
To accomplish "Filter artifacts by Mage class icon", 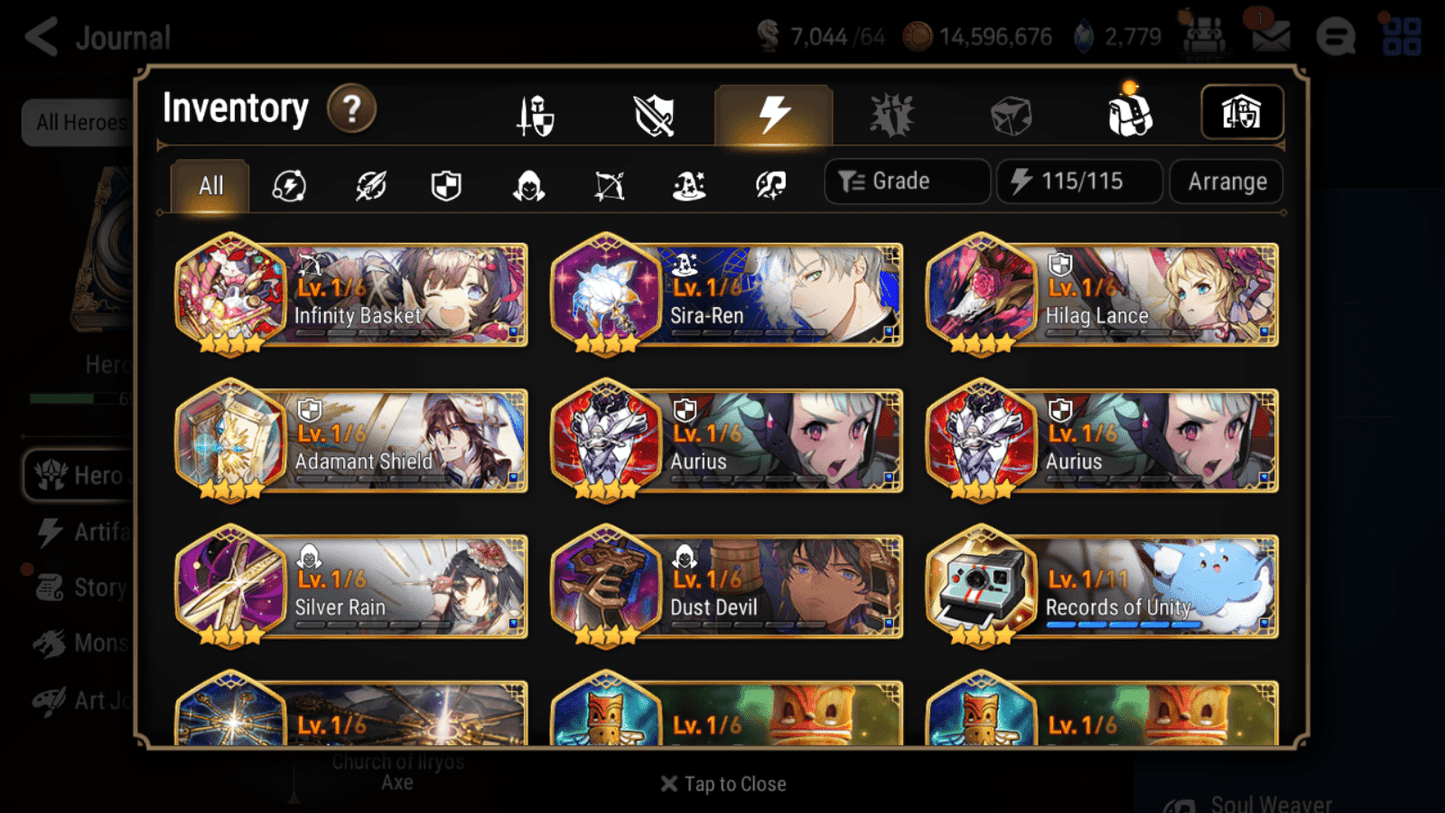I will tap(688, 185).
